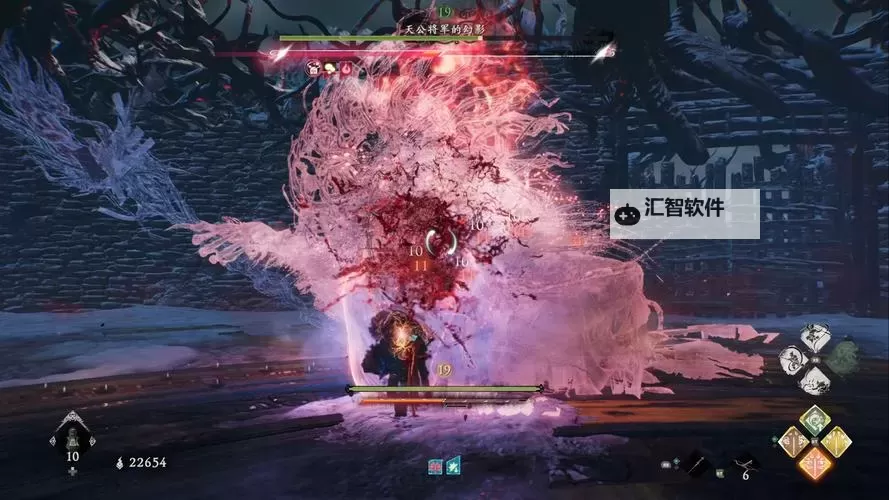The height and width of the screenshot is (500, 889).
Task: Select the melee weapon slot
Action: 692,462
